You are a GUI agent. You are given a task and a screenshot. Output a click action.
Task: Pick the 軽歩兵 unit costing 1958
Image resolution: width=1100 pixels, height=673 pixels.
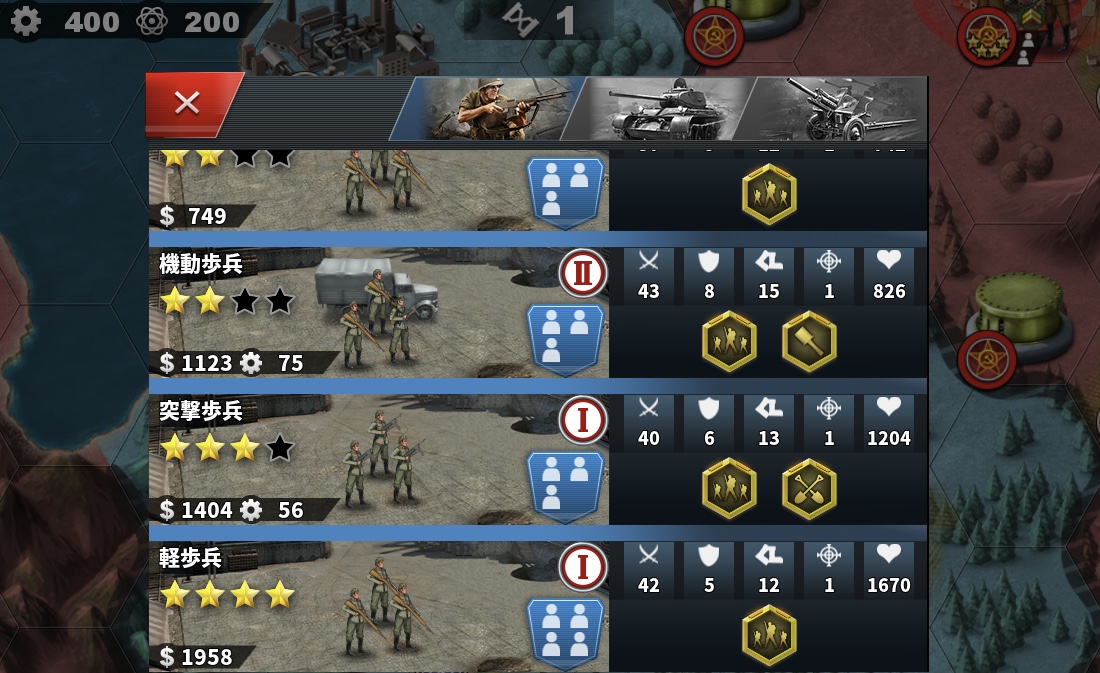378,606
